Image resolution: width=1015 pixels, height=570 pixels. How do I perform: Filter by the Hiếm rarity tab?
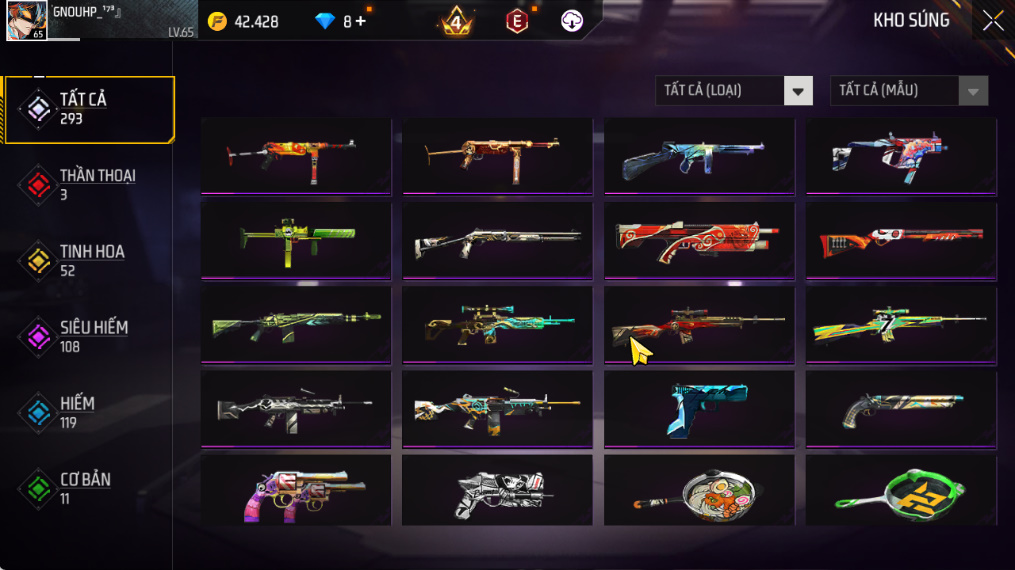[x=90, y=412]
